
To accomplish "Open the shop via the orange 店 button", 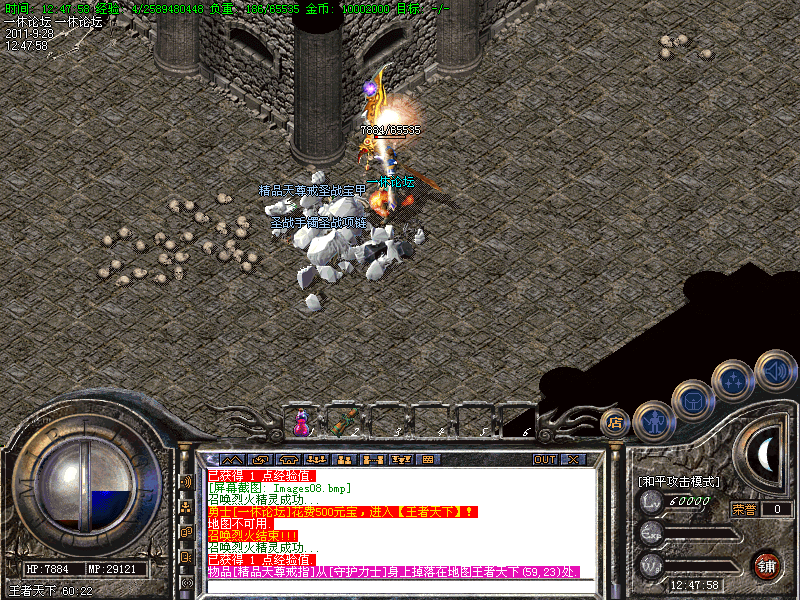I will point(615,422).
